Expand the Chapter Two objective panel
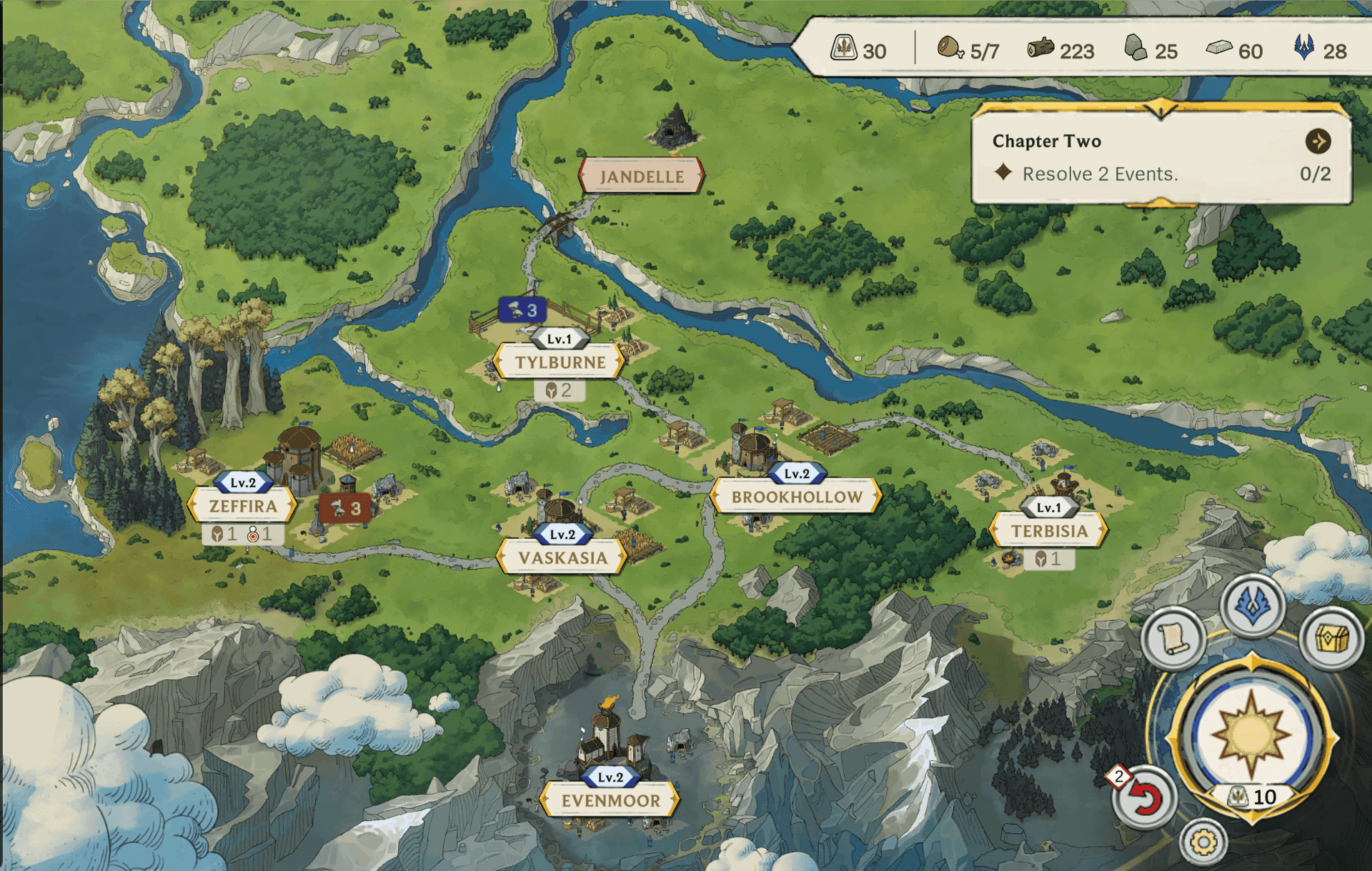Viewport: 1372px width, 871px height. tap(1318, 142)
